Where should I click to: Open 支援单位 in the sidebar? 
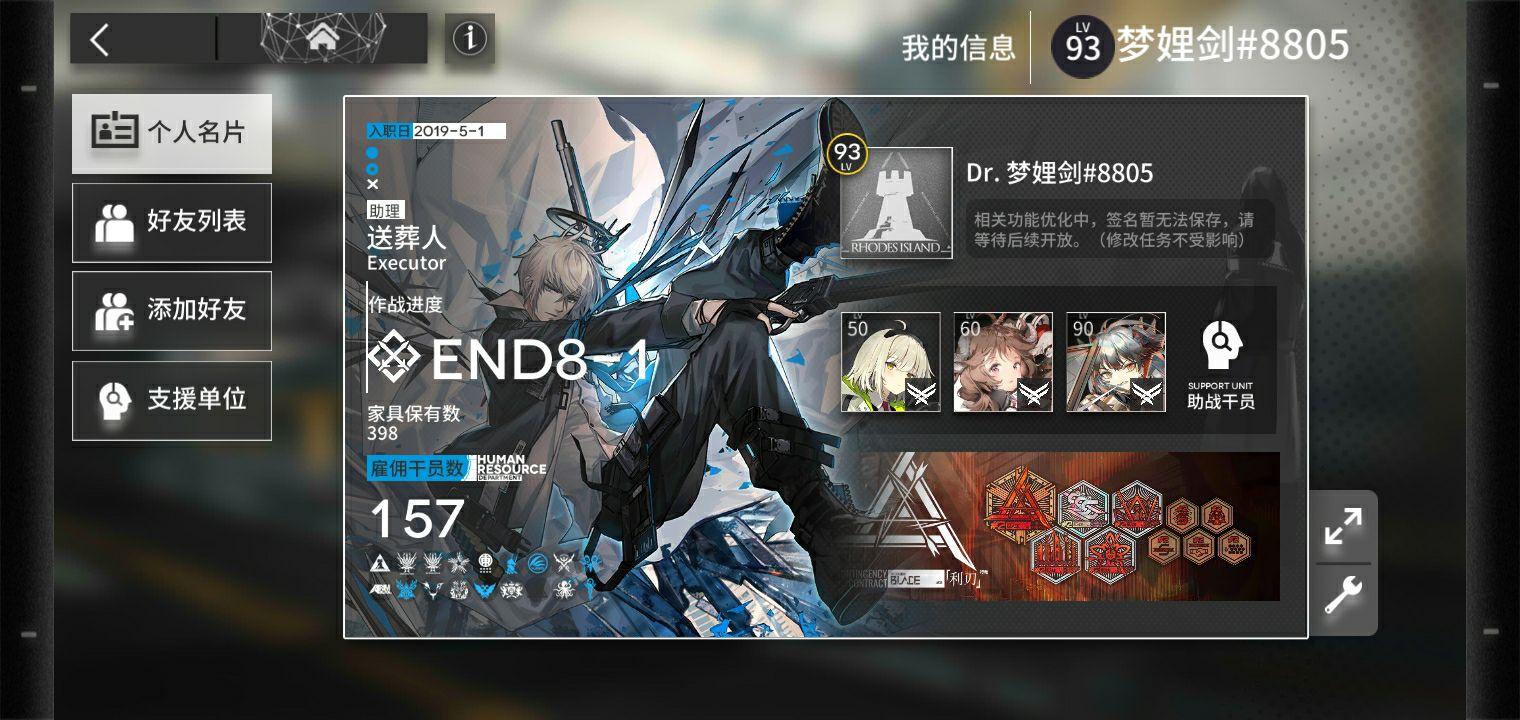171,399
